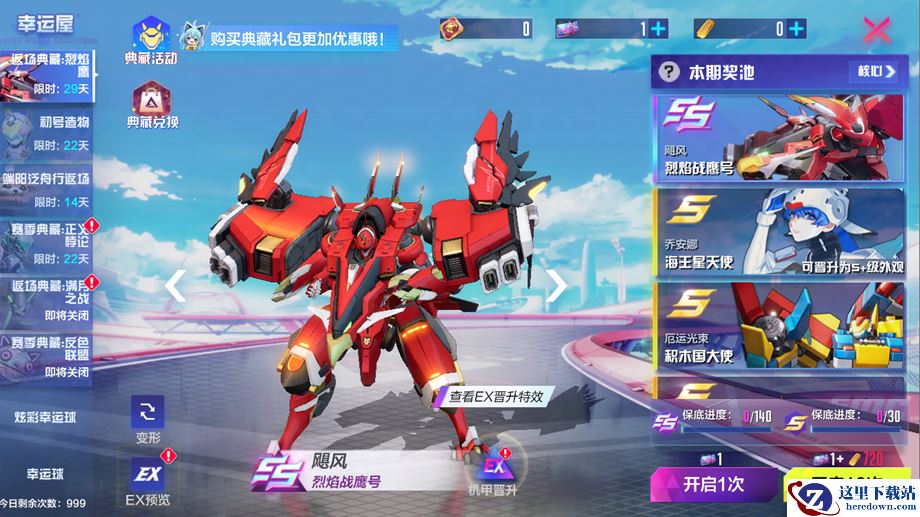Toggle the 变形 transform button
This screenshot has width=920, height=517.
point(148,419)
